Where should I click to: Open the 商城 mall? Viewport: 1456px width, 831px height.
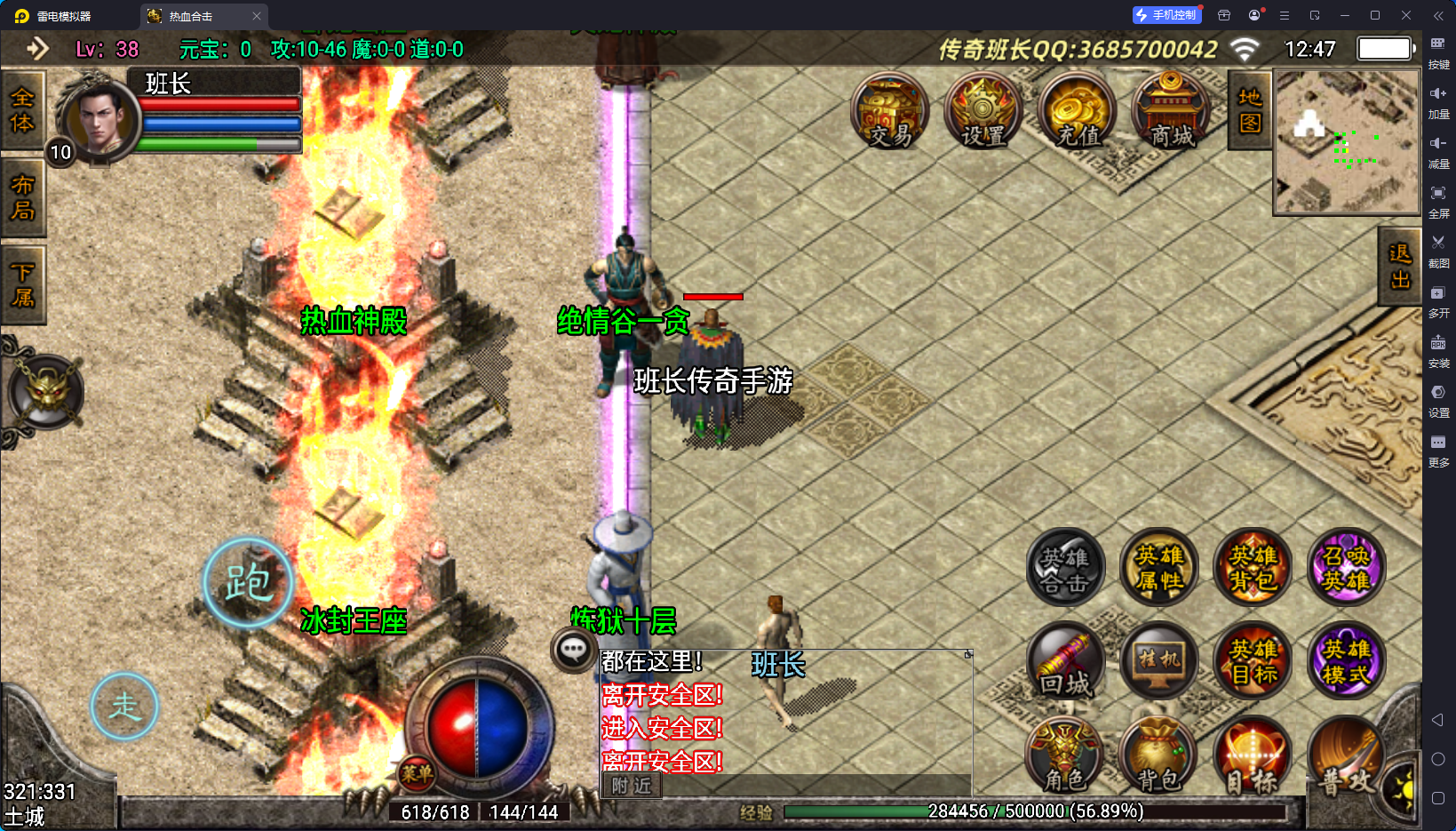pos(1172,112)
